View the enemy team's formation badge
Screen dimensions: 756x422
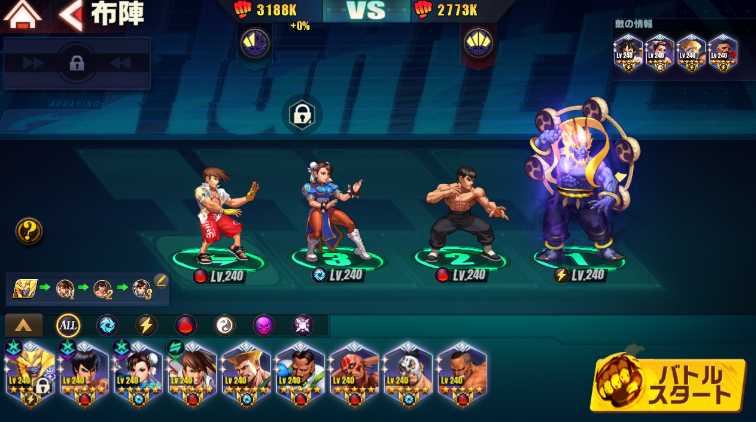point(477,42)
